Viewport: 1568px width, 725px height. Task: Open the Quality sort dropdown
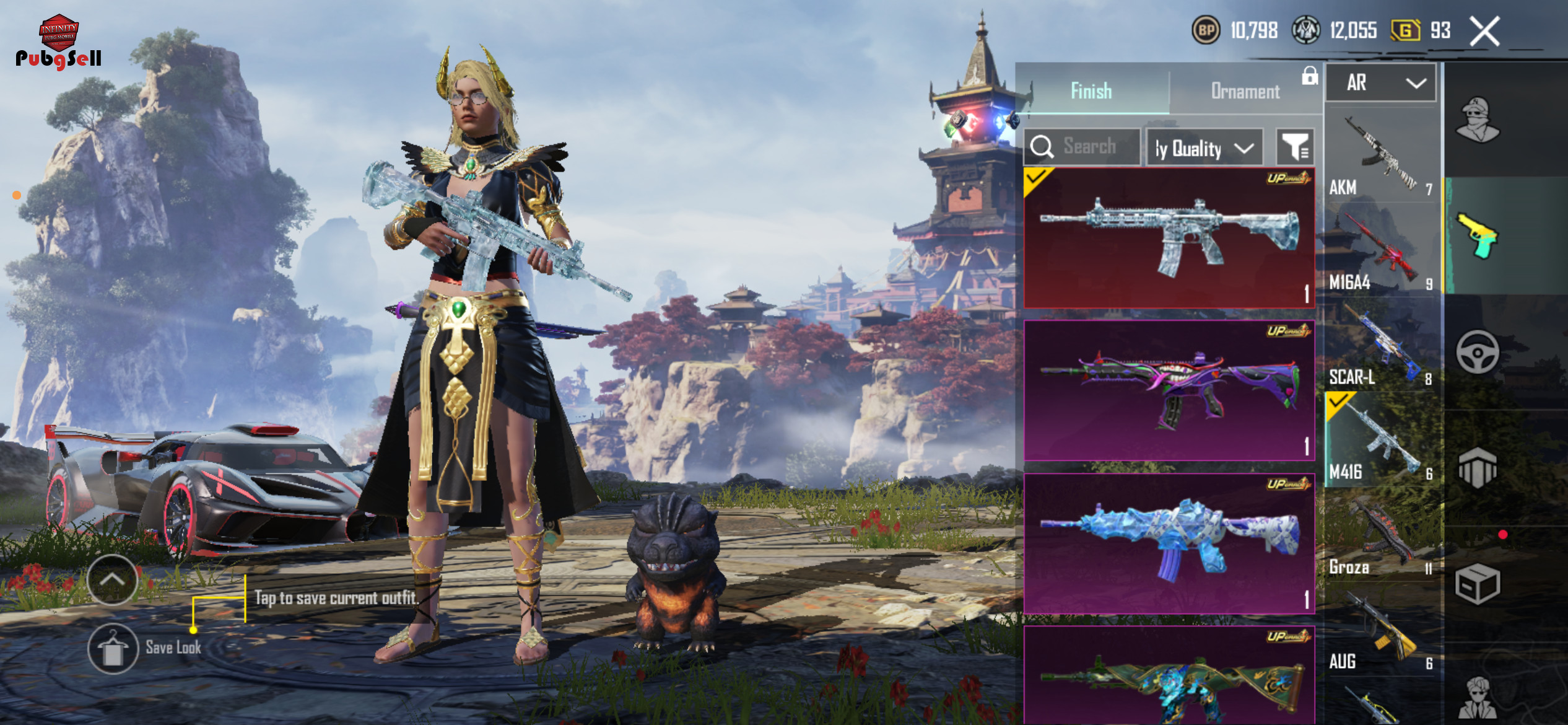coord(1204,148)
